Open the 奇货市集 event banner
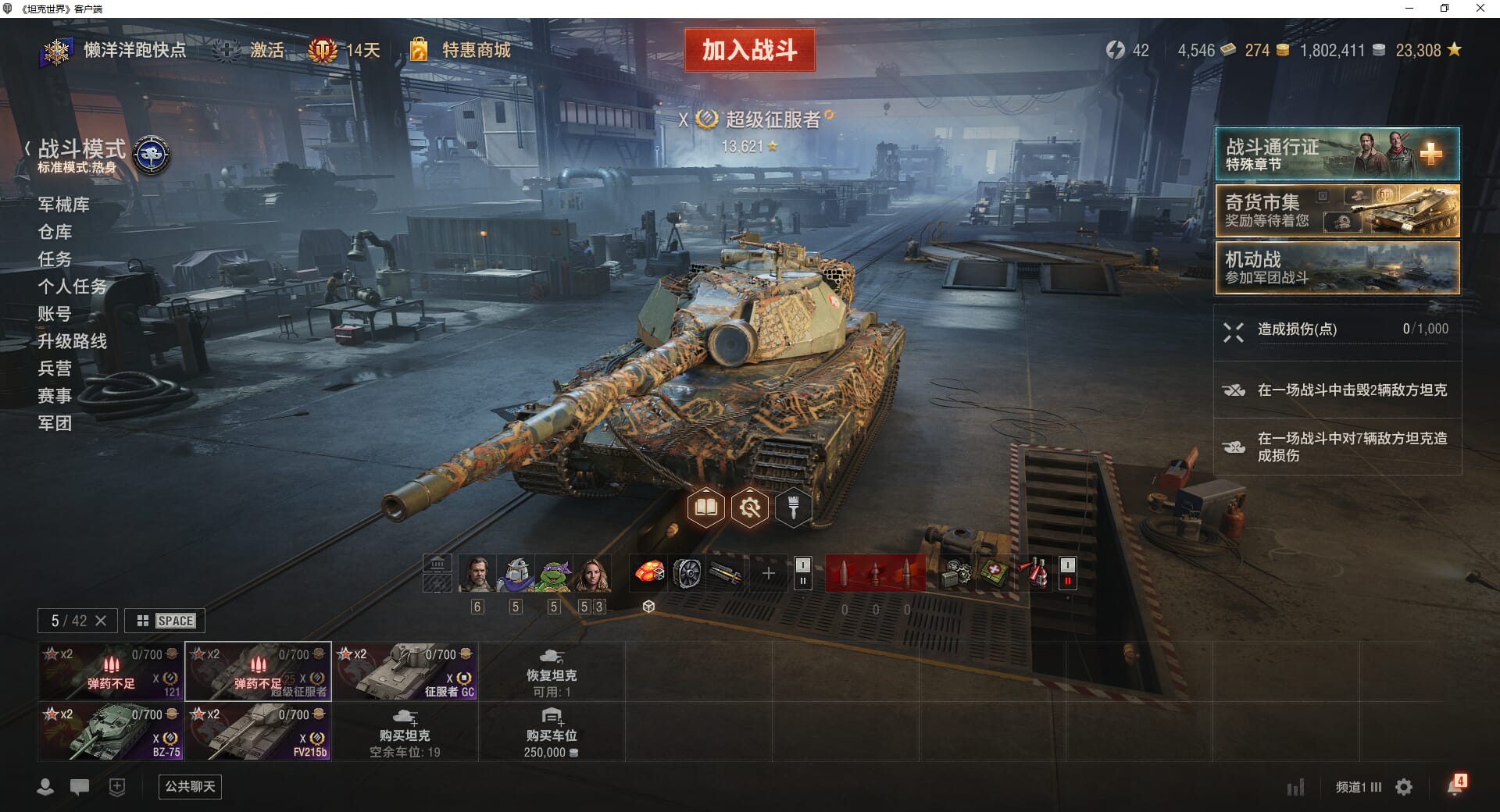 (1337, 211)
